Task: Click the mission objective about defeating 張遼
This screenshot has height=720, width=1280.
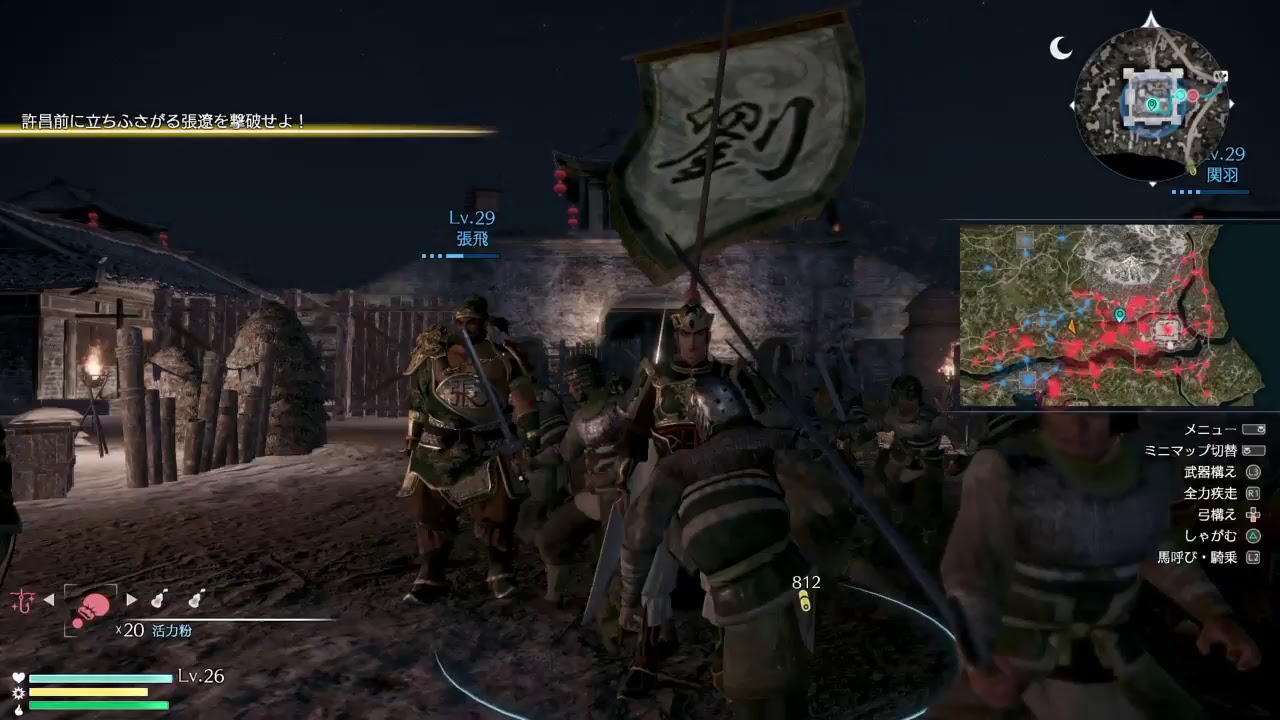Action: [165, 122]
